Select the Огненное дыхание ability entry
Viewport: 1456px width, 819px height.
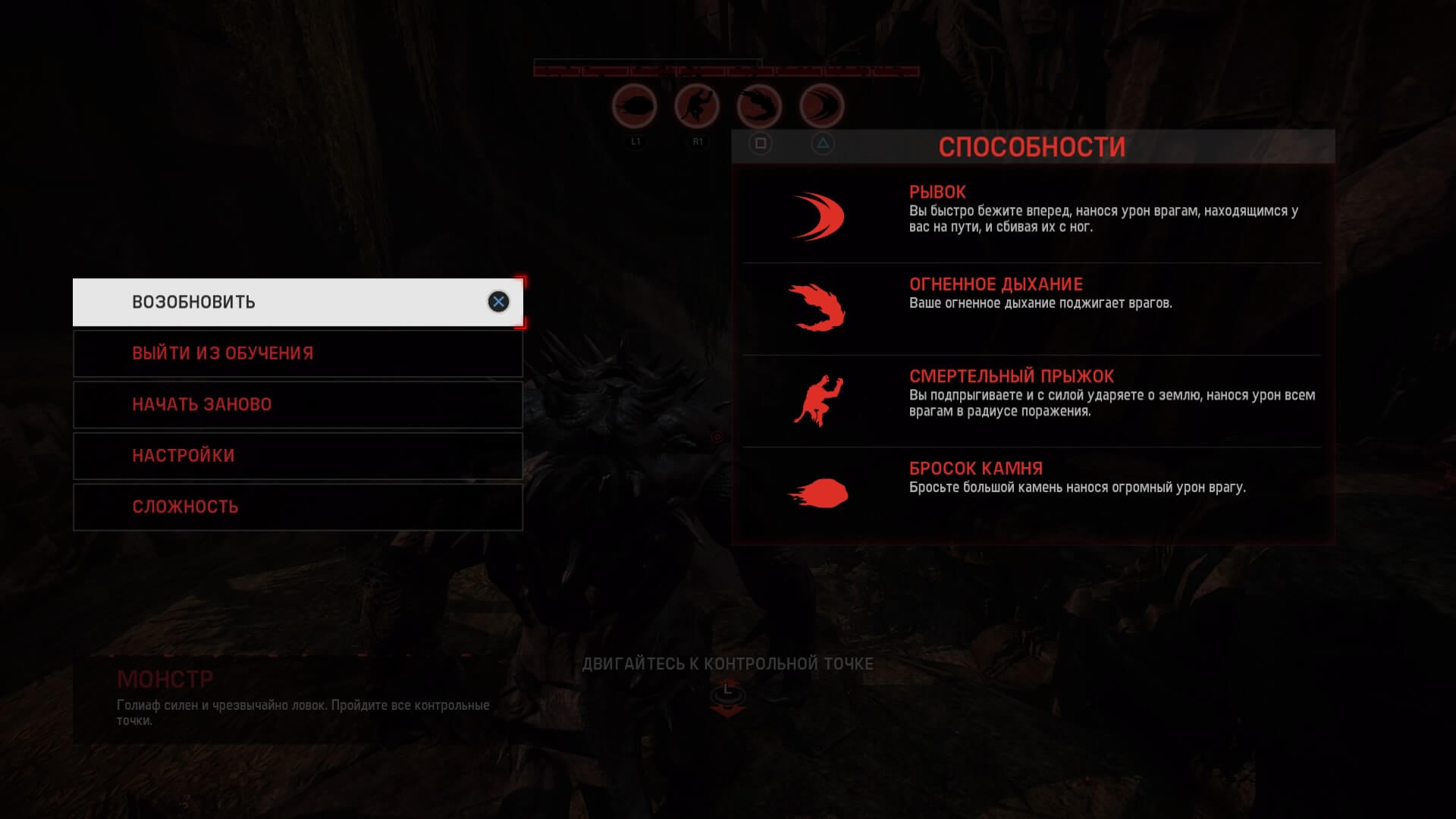click(x=1031, y=308)
